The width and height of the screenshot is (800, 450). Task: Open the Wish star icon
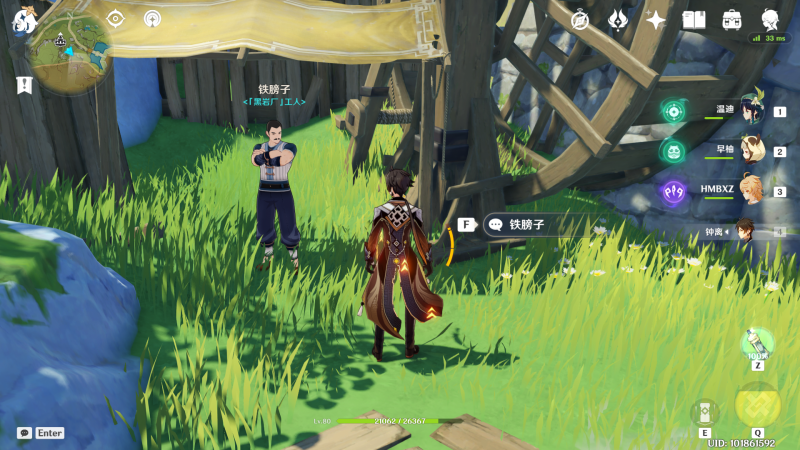tap(656, 19)
